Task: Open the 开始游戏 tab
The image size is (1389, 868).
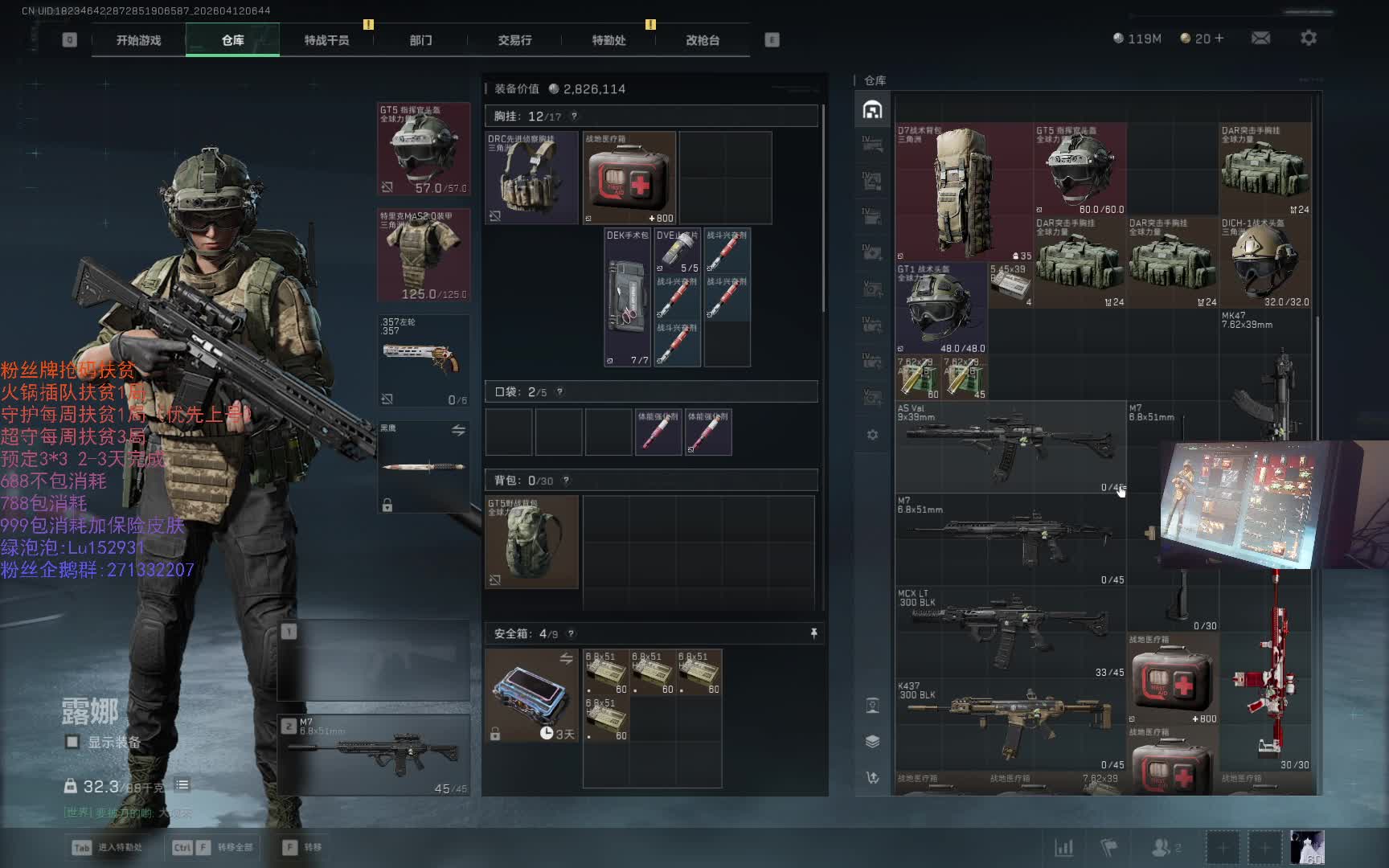Action: pyautogui.click(x=138, y=40)
